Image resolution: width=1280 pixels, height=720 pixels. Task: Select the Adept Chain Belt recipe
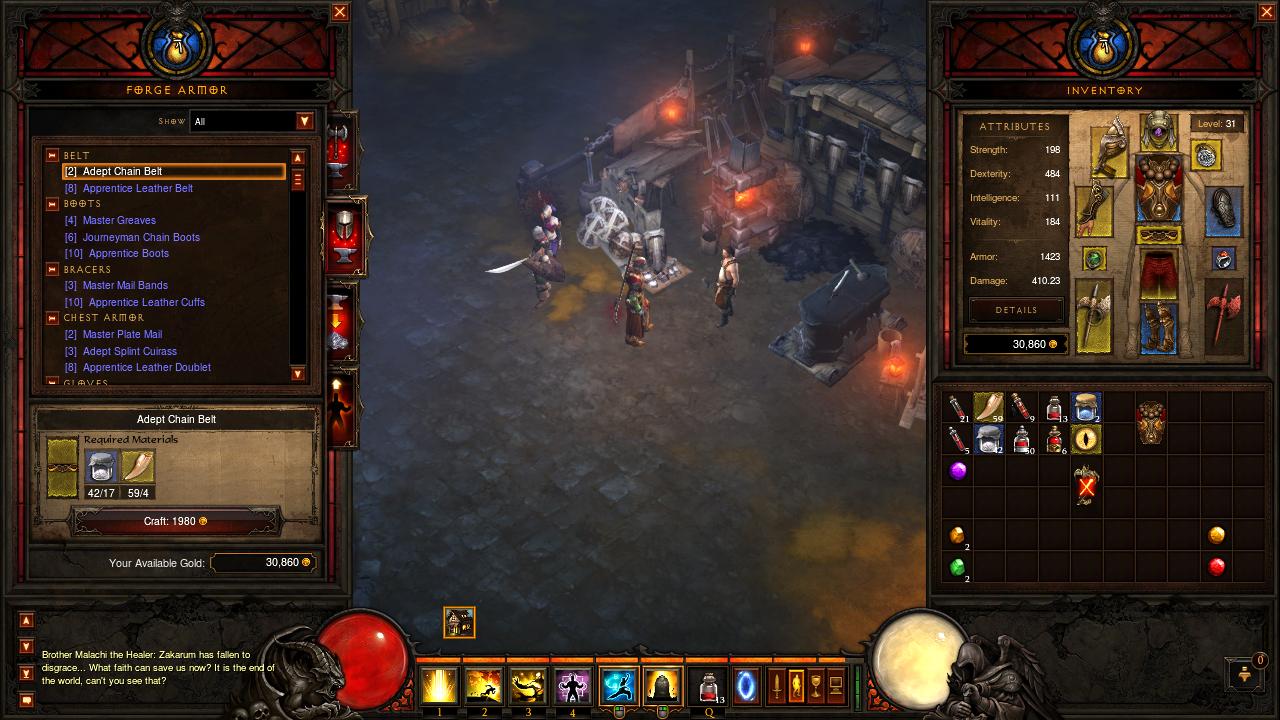pos(122,172)
